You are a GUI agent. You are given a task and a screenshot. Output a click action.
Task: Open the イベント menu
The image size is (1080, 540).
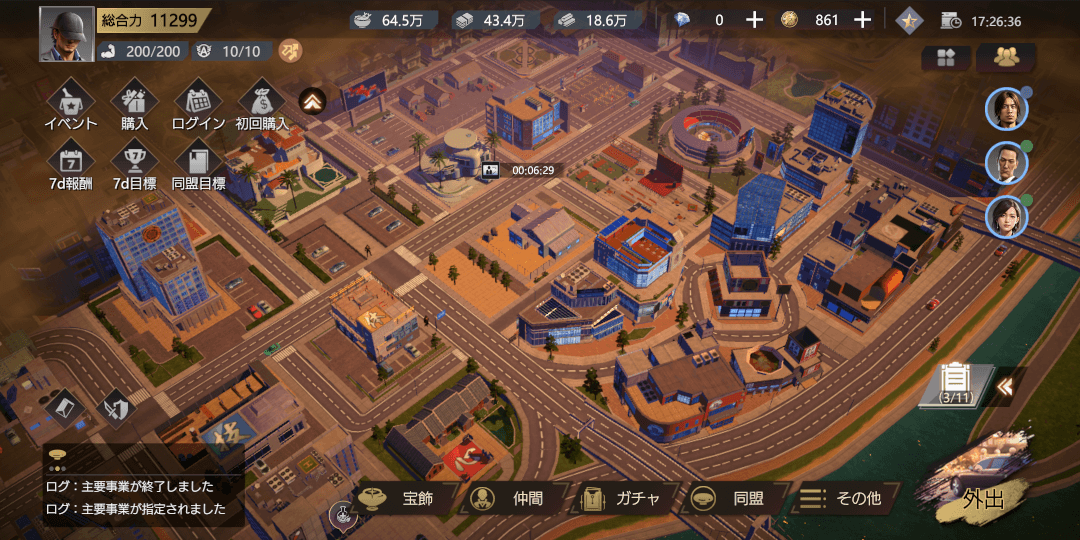click(x=71, y=104)
